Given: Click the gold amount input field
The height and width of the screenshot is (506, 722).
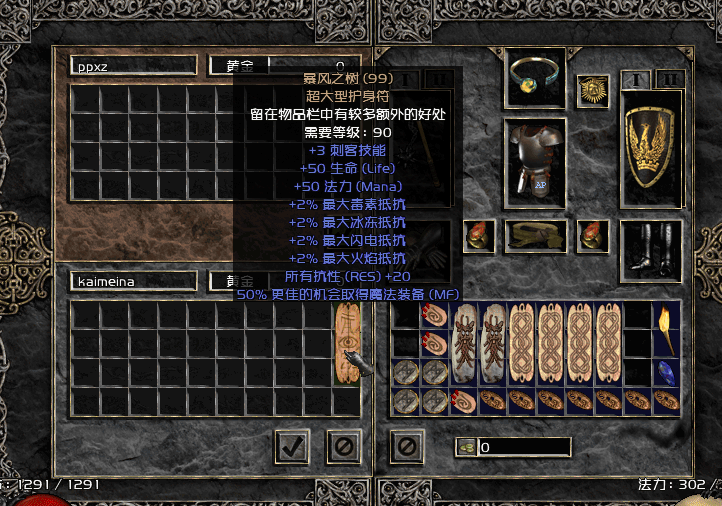Looking at the screenshot, I should click(524, 447).
